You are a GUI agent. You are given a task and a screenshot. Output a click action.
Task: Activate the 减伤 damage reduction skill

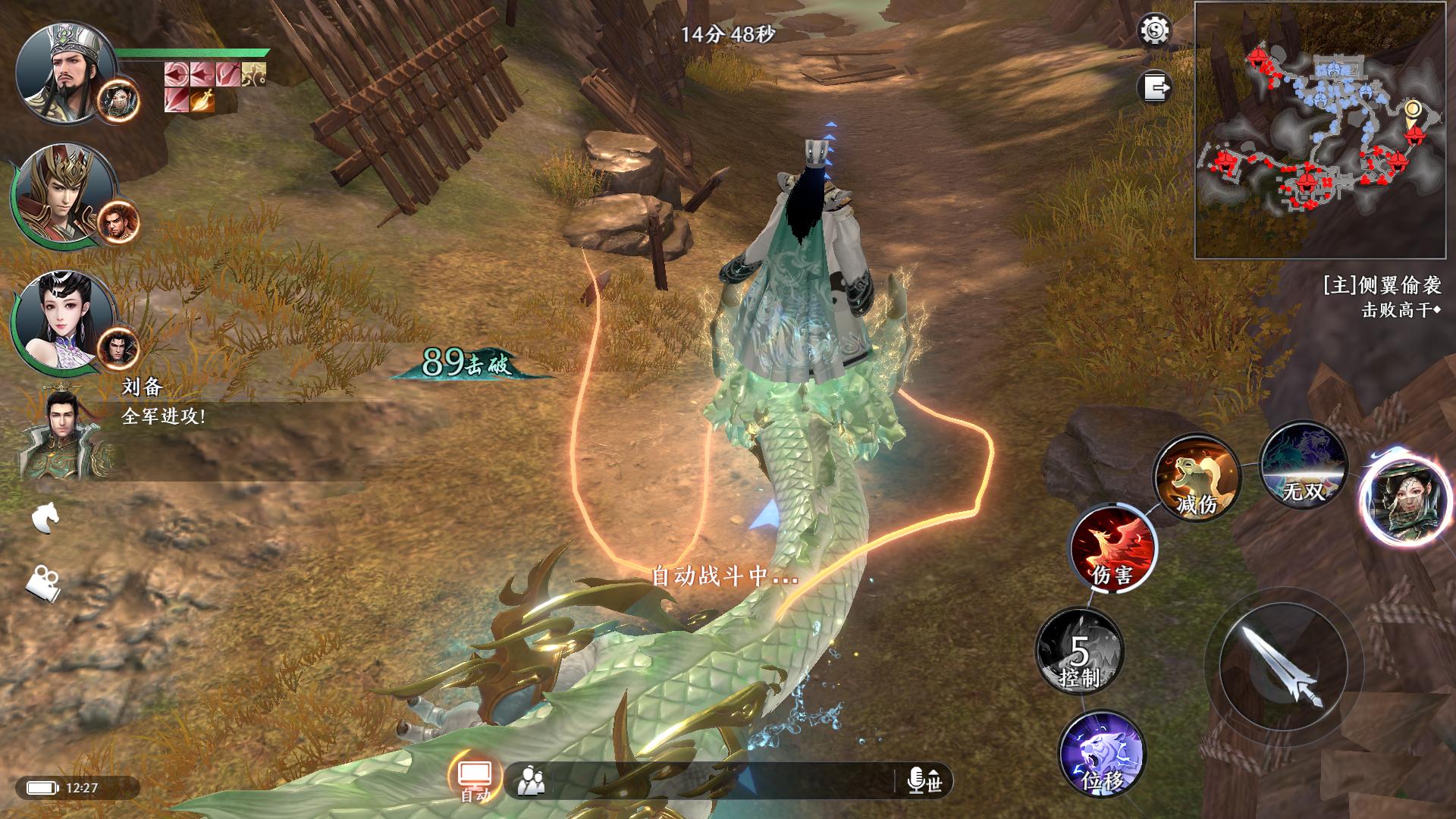1195,476
